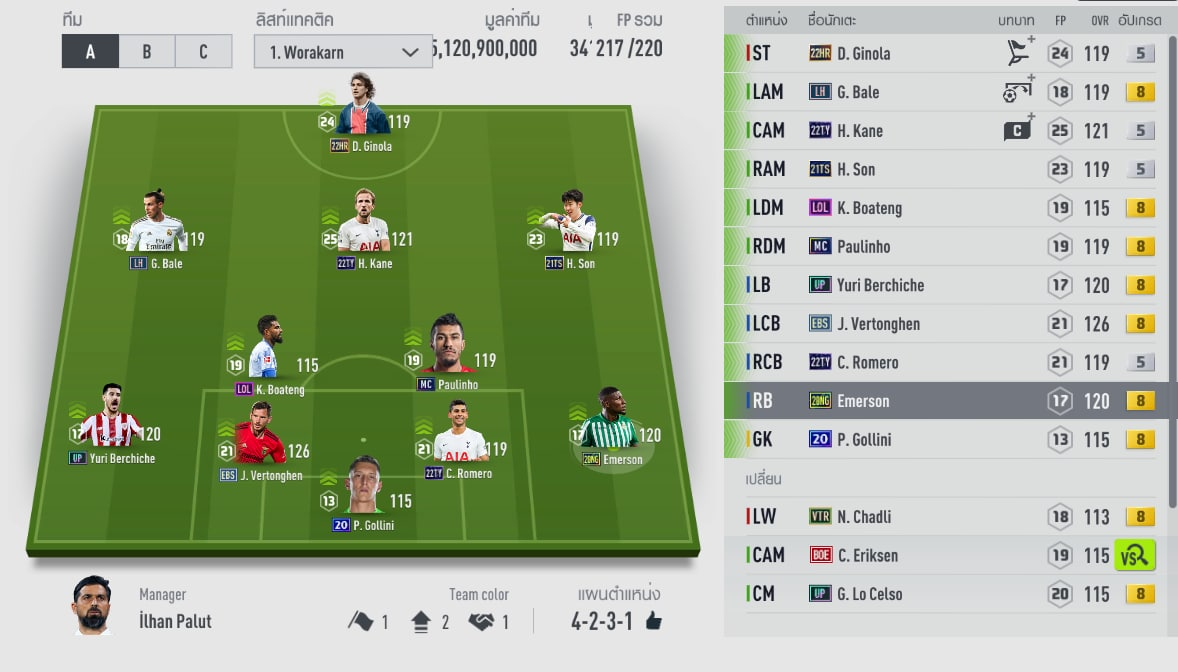Pick J. Vertonghen LCB list row
This screenshot has width=1178, height=672.
pyautogui.click(x=940, y=324)
